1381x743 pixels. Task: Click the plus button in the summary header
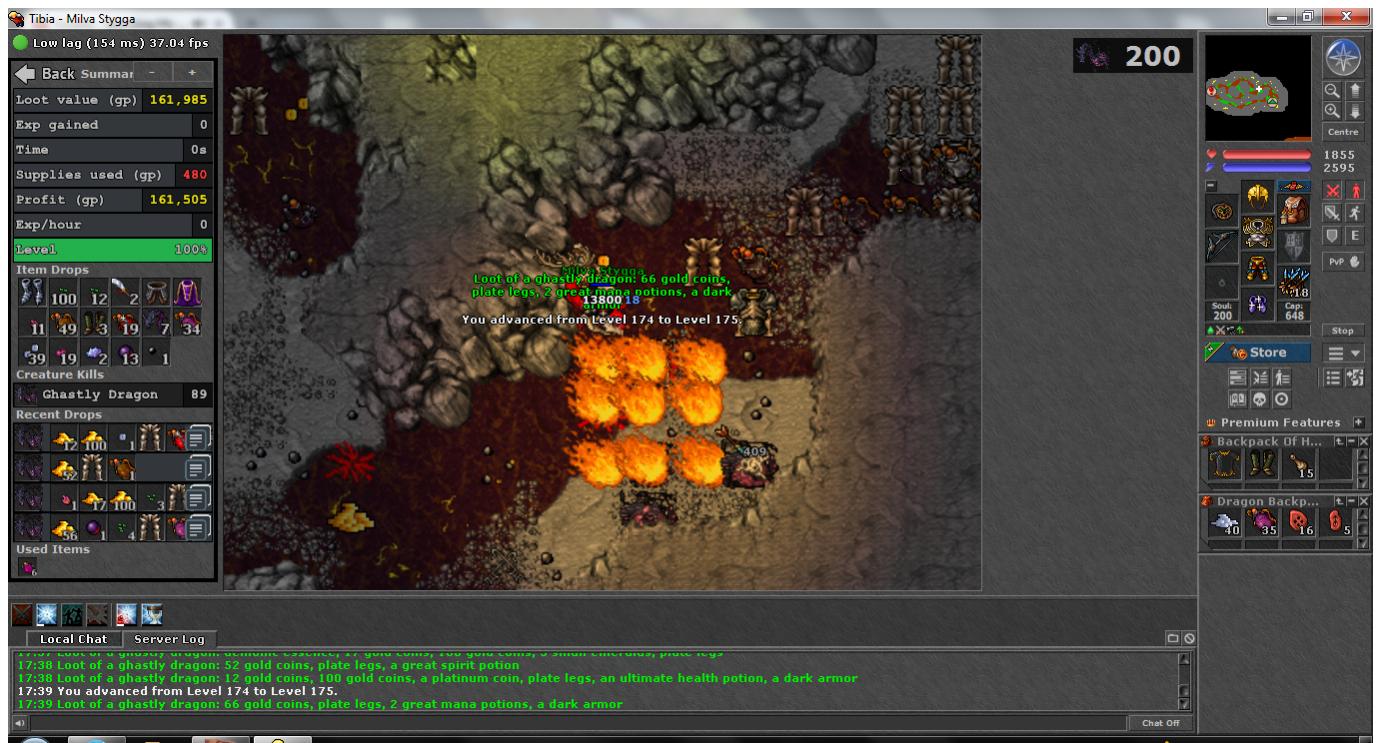[x=192, y=73]
